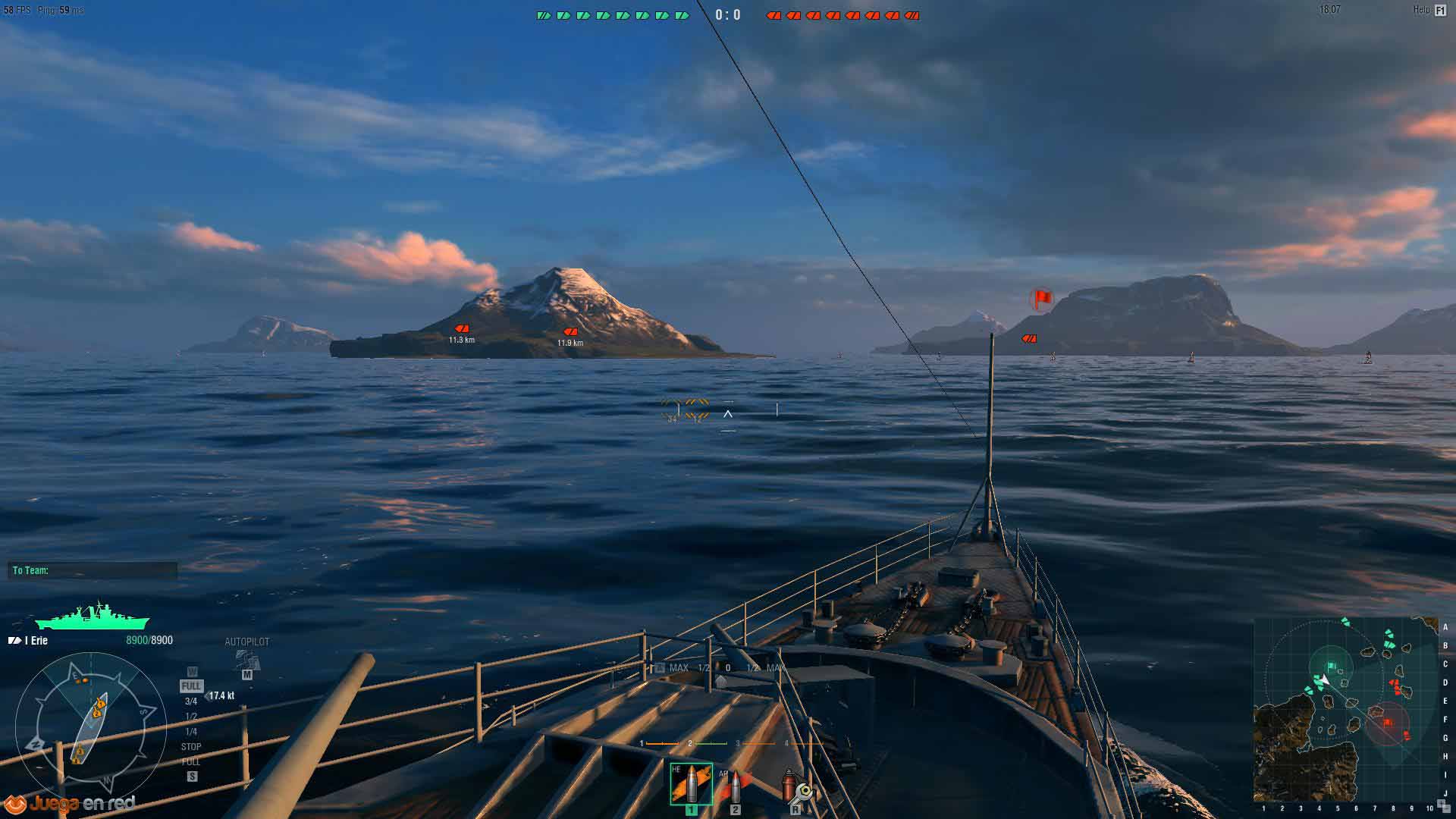Set engine throttle to STOP
Image resolution: width=1456 pixels, height=819 pixels.
pyautogui.click(x=191, y=747)
